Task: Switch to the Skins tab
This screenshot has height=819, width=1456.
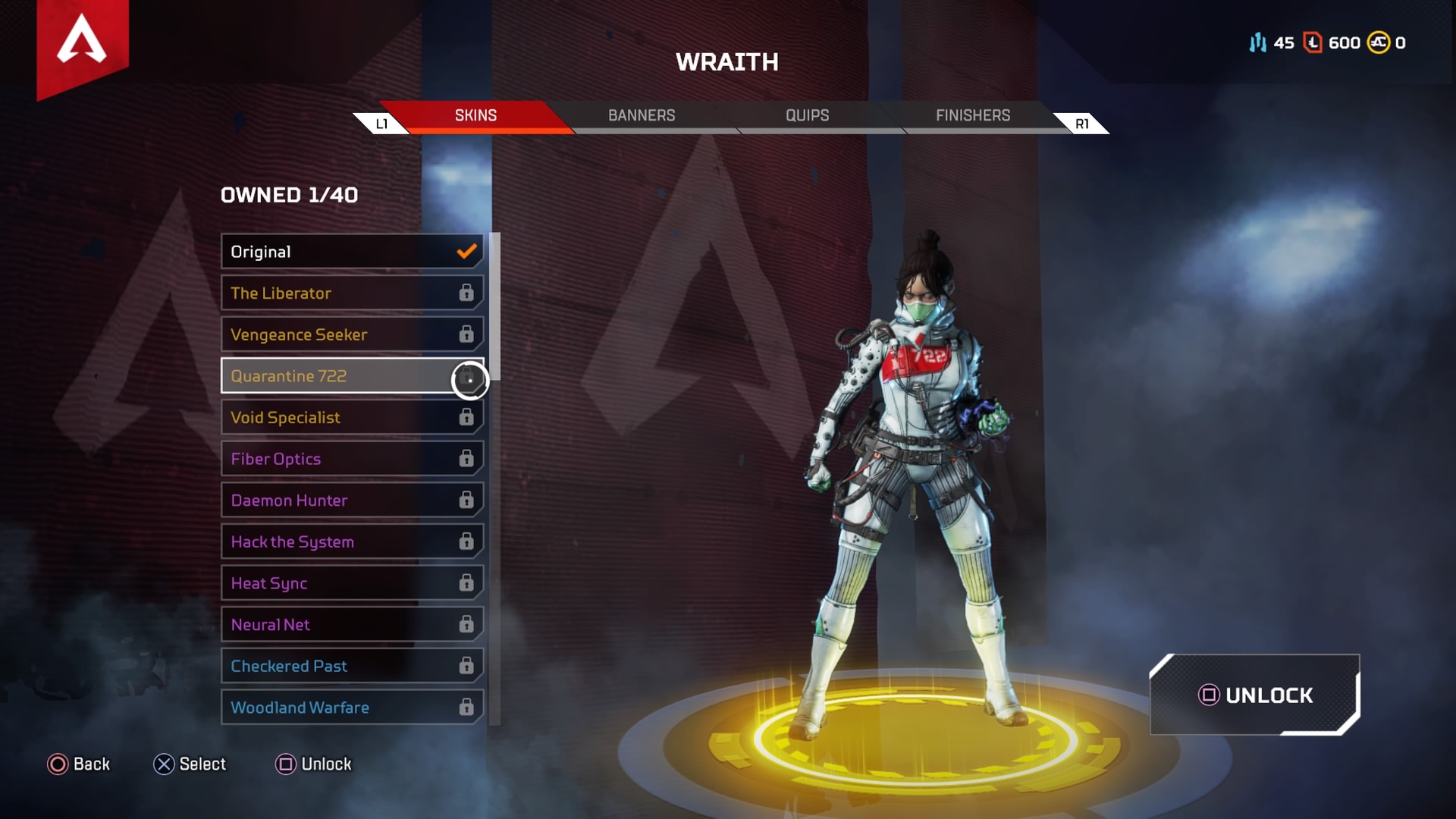Action: tap(475, 115)
